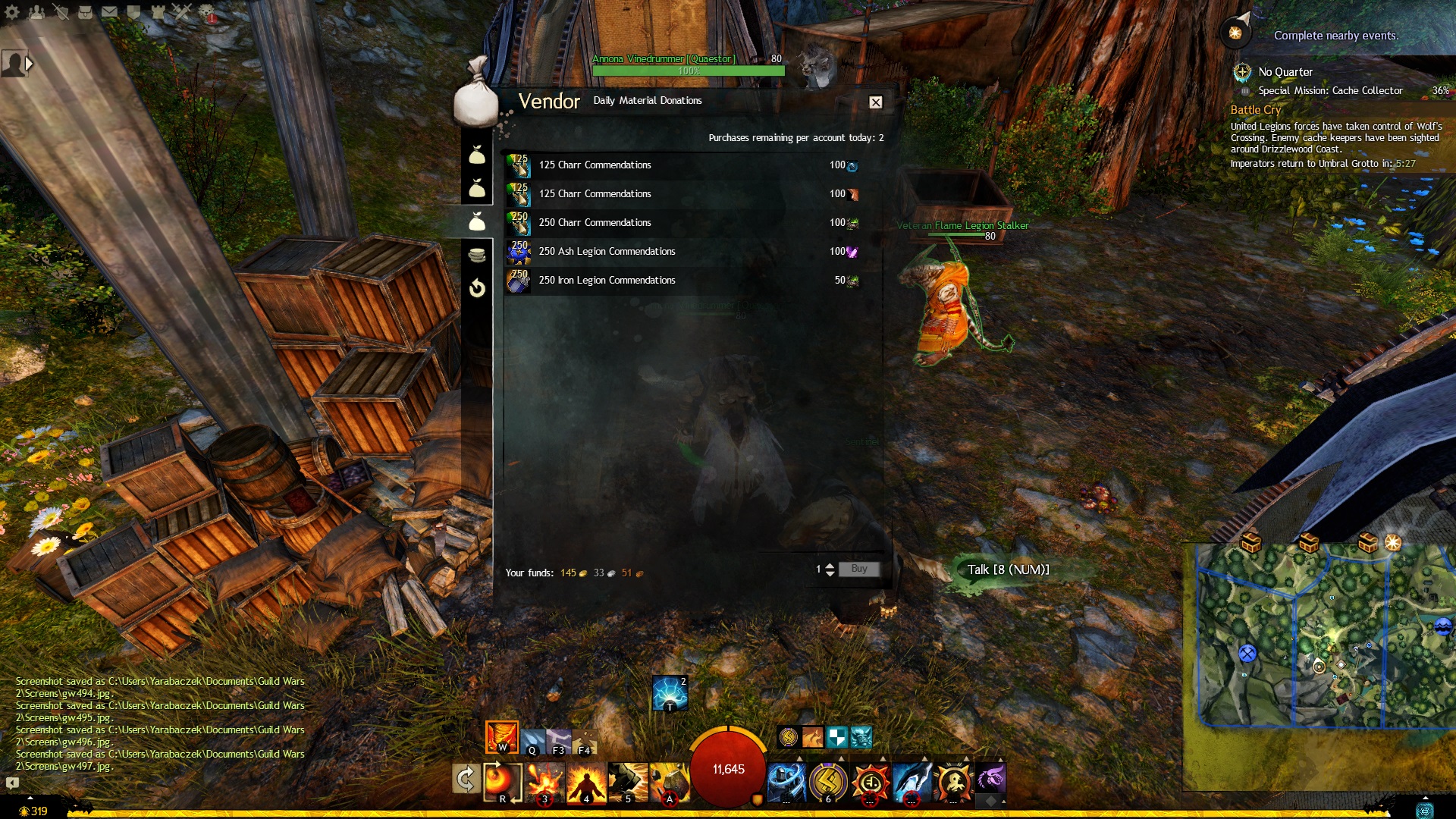
Task: Activate the purple dragon mount skill
Action: click(x=990, y=779)
